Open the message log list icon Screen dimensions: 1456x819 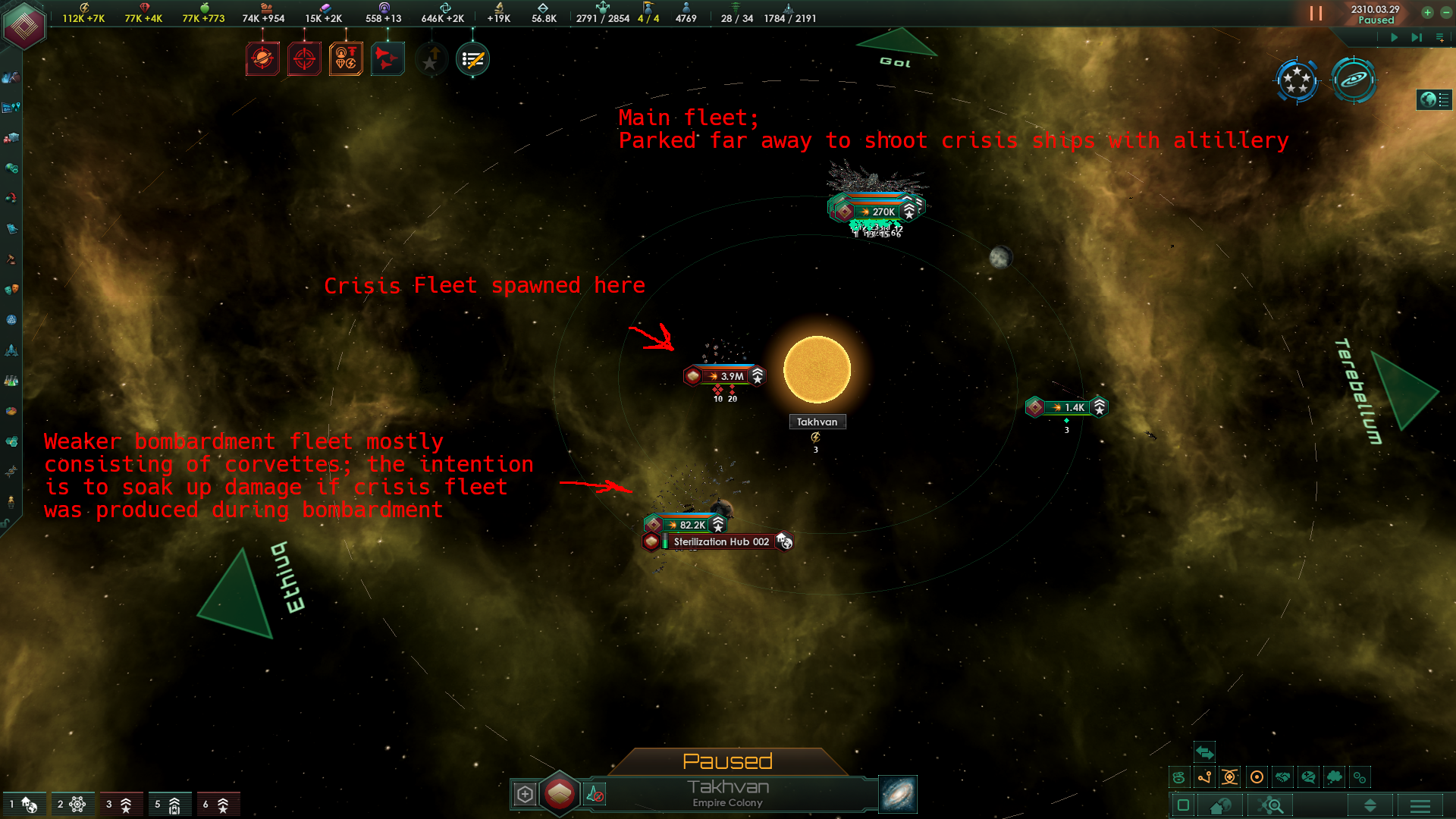point(1440,36)
